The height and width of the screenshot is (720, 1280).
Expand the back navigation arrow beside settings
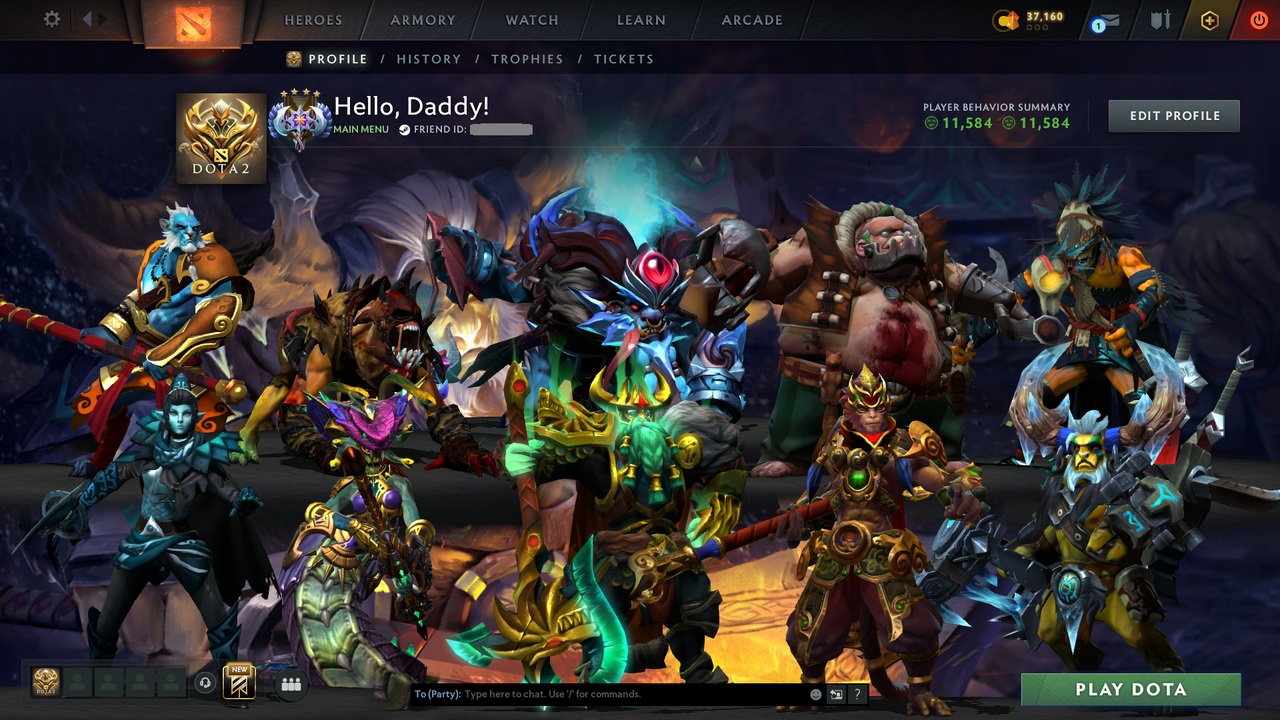tap(88, 18)
